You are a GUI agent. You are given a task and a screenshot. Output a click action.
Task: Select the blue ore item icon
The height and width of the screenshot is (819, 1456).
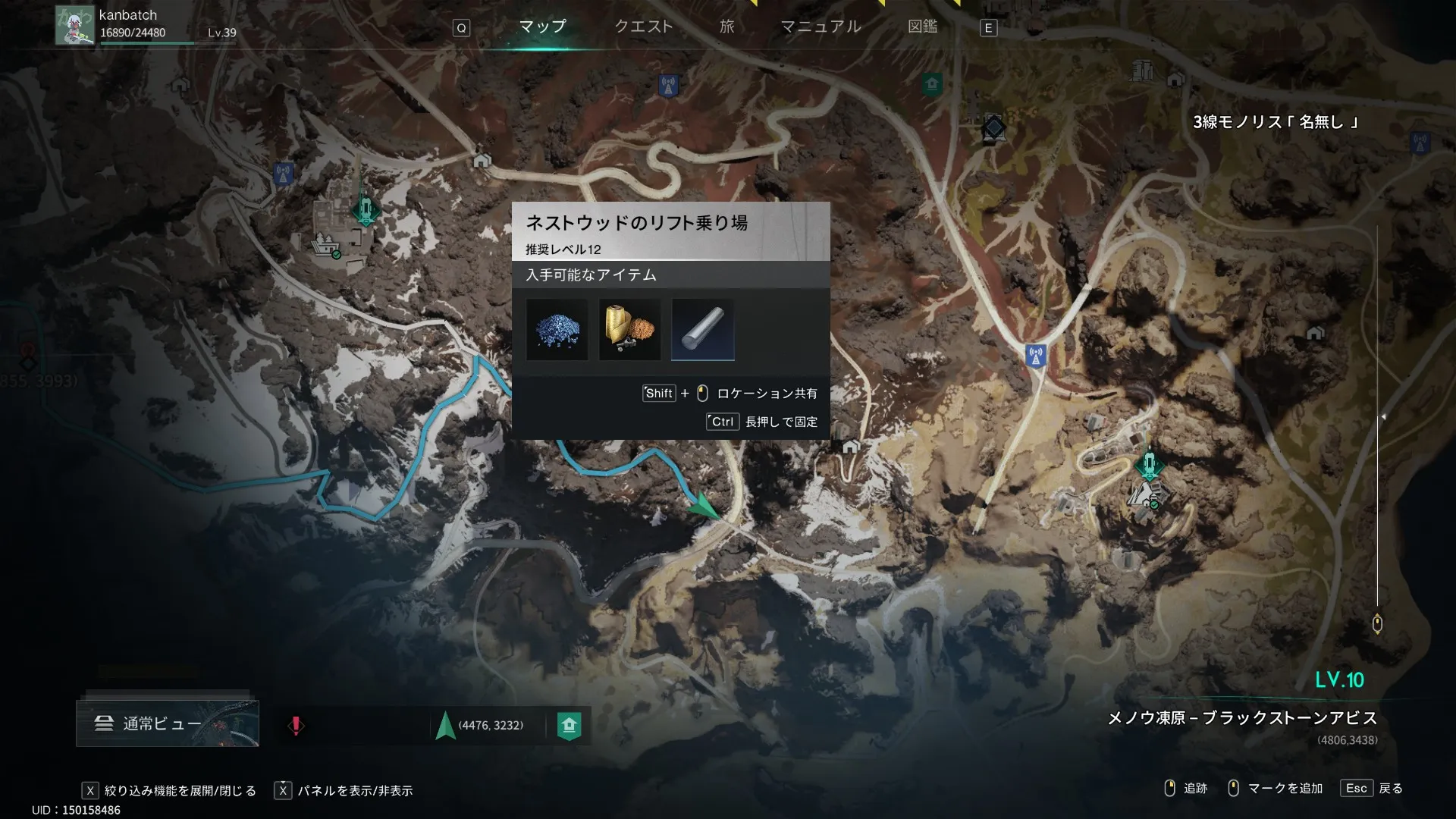[557, 330]
